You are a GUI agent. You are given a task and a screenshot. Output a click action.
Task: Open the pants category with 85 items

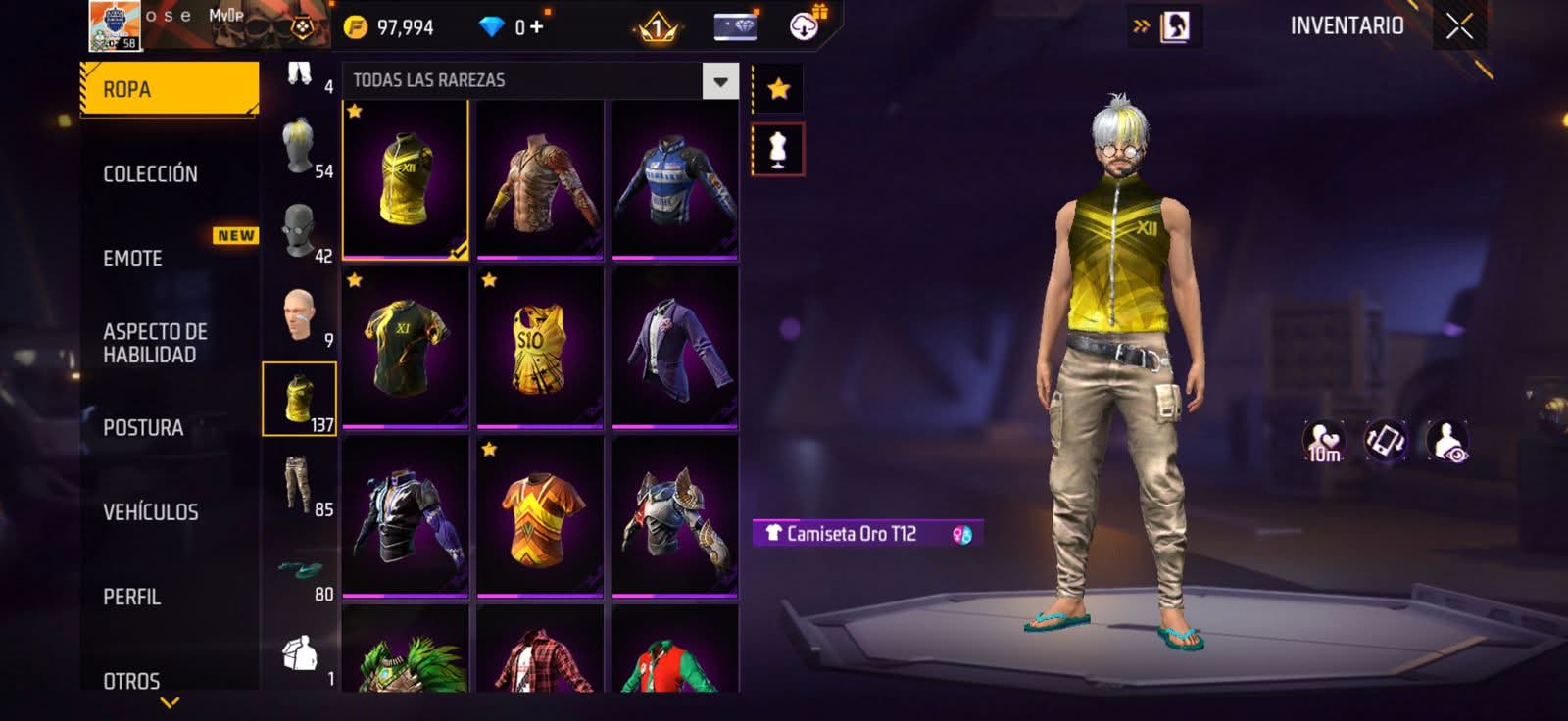(300, 484)
